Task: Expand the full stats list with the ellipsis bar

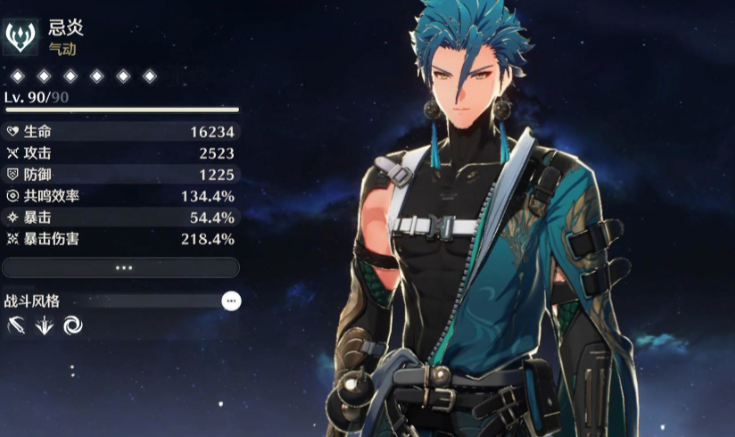Action: (121, 268)
